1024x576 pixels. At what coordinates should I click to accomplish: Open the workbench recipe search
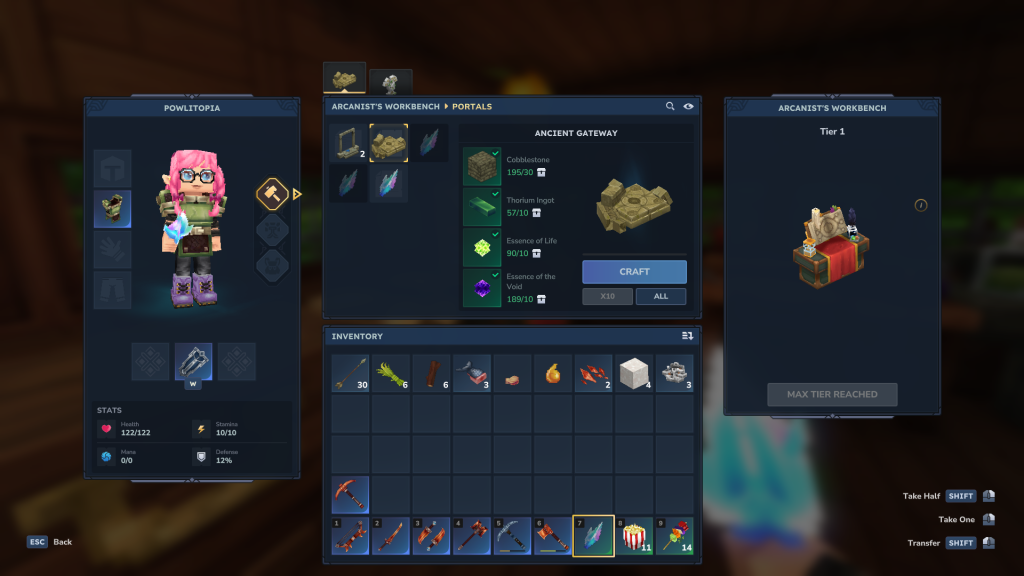(670, 107)
